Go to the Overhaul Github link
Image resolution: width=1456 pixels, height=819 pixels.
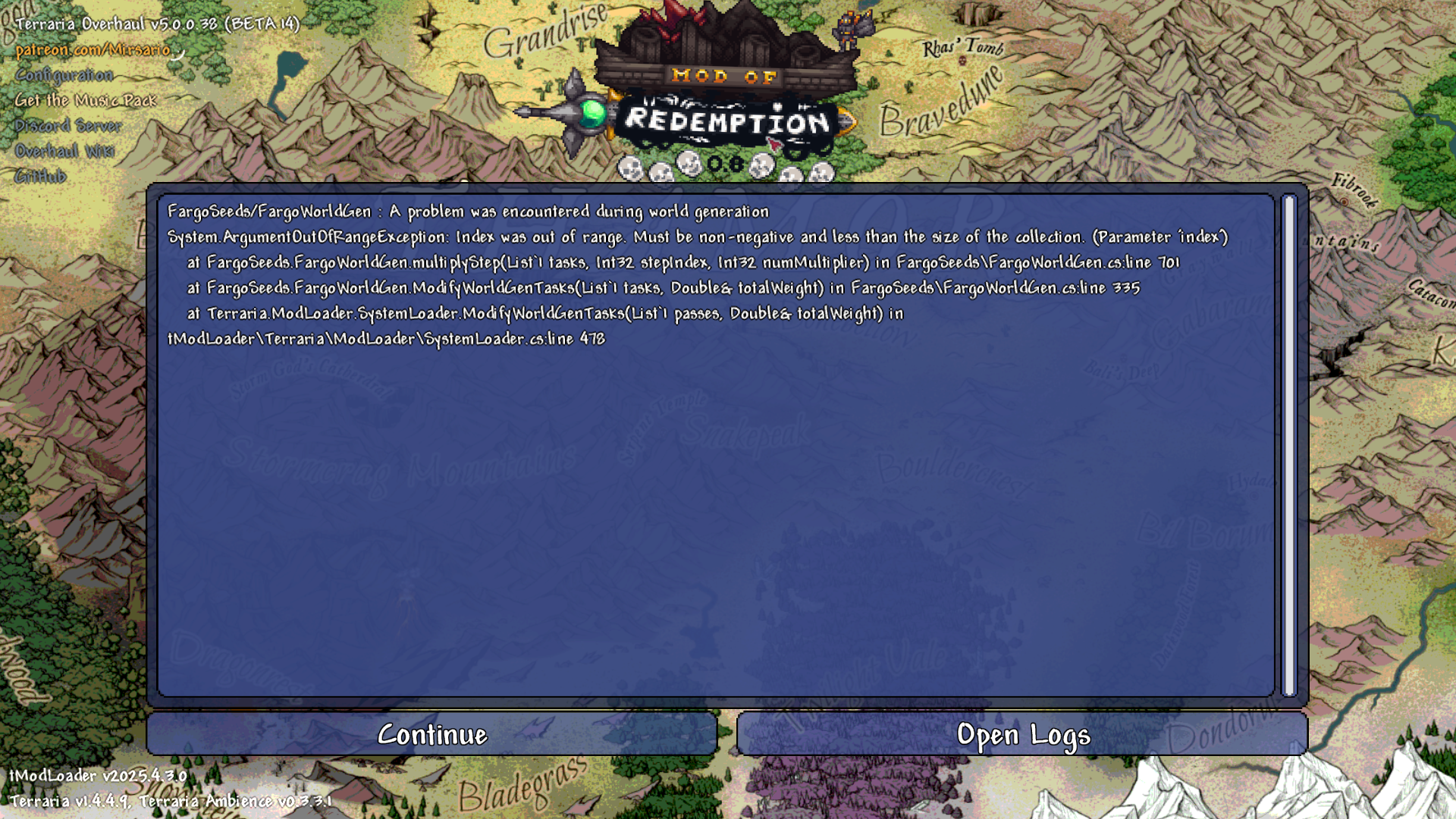click(41, 177)
